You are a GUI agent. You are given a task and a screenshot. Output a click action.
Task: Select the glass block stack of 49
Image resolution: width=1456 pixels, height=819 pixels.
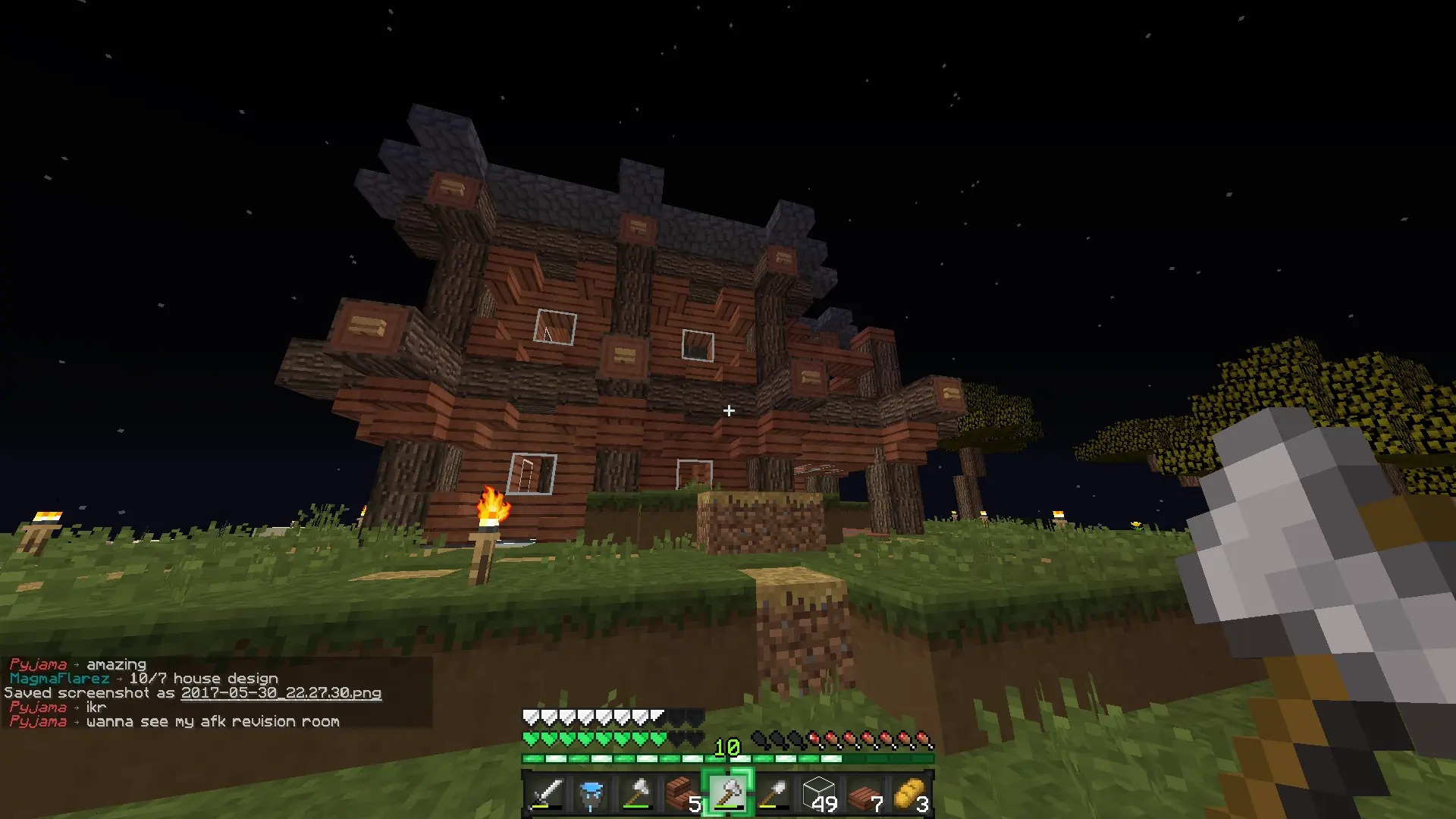click(819, 794)
